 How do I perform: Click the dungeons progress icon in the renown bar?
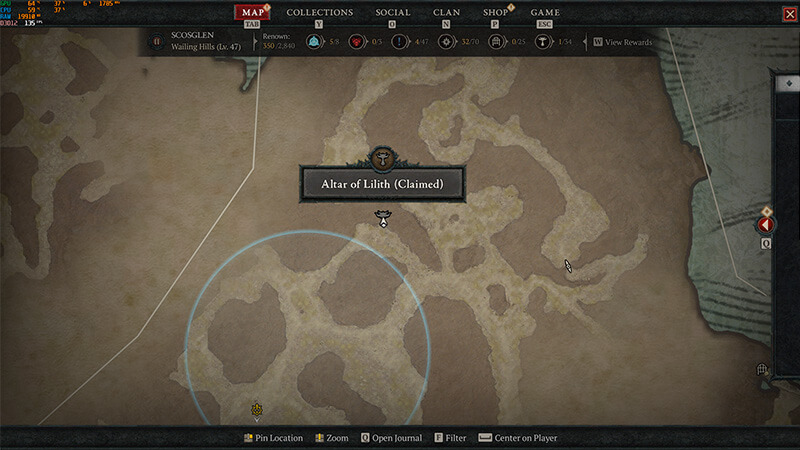[492, 42]
